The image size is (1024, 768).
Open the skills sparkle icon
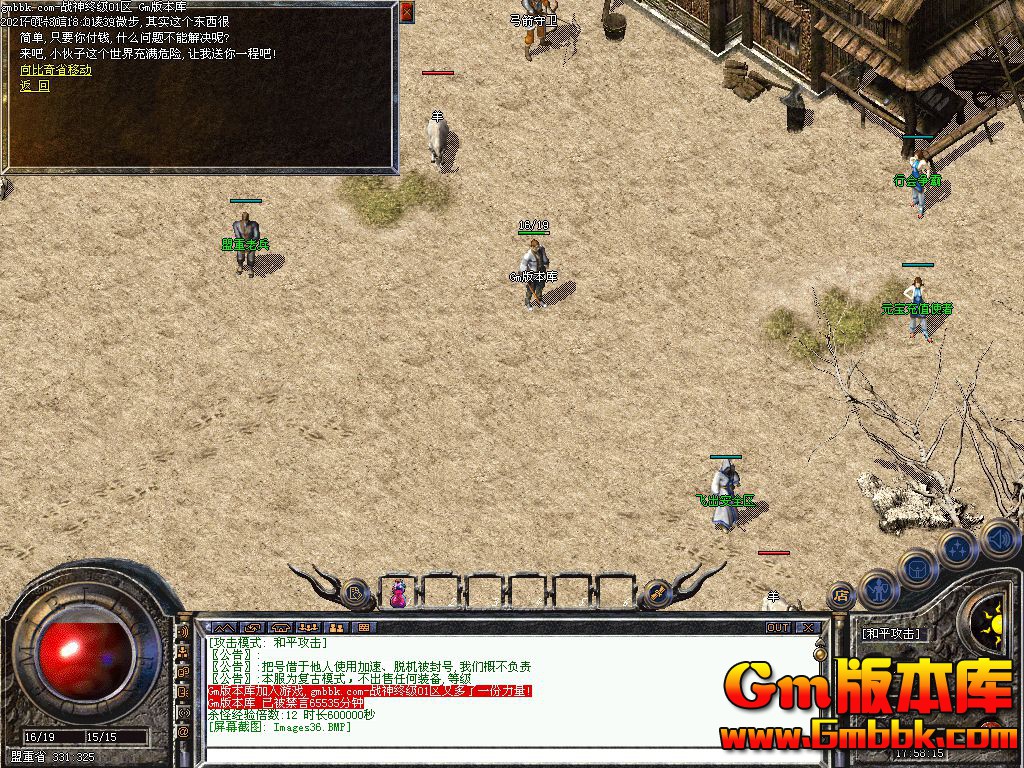click(957, 547)
